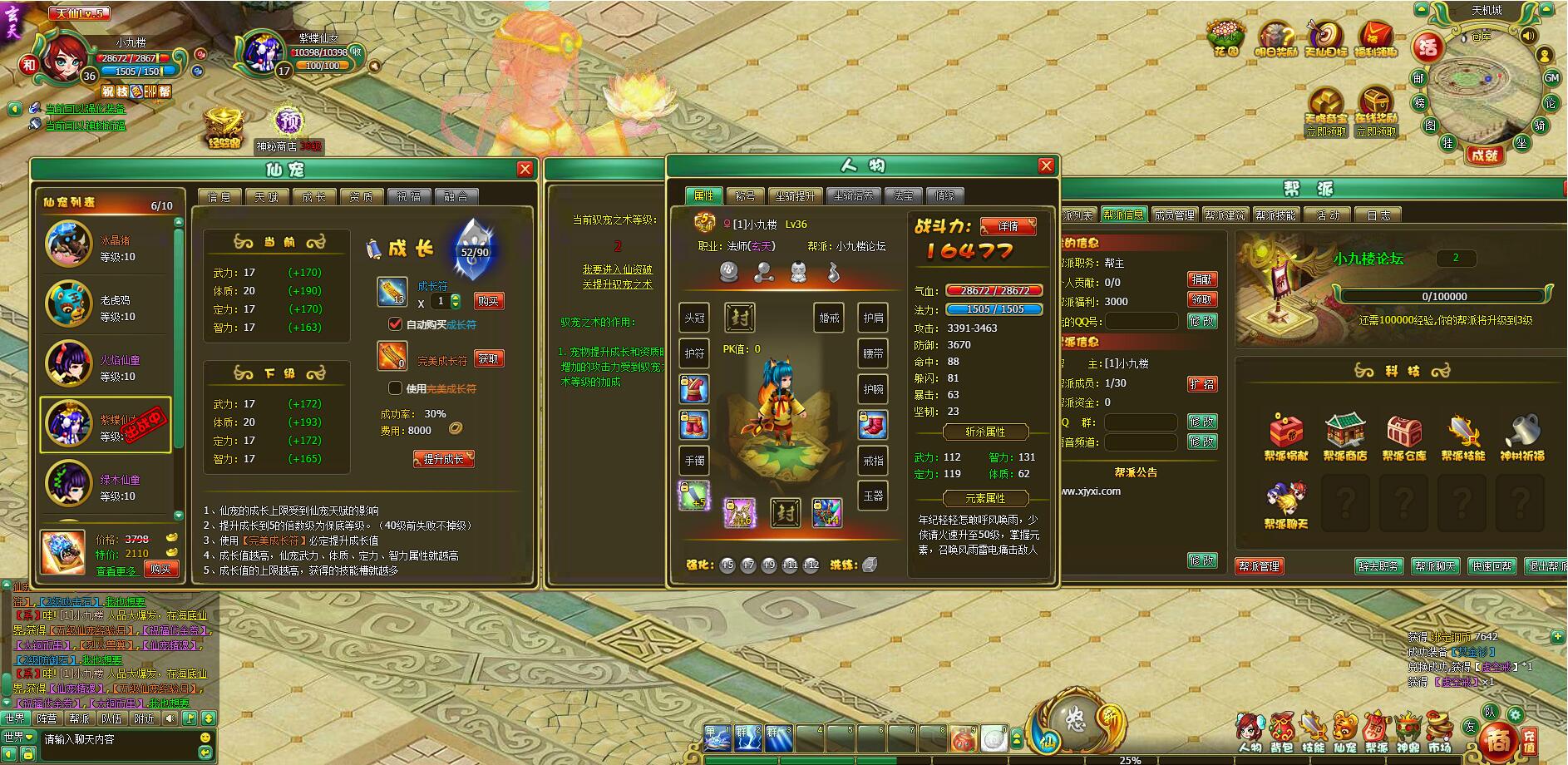Toggle the 自动购买成长符 checkbox
The width and height of the screenshot is (1568, 765).
click(396, 323)
